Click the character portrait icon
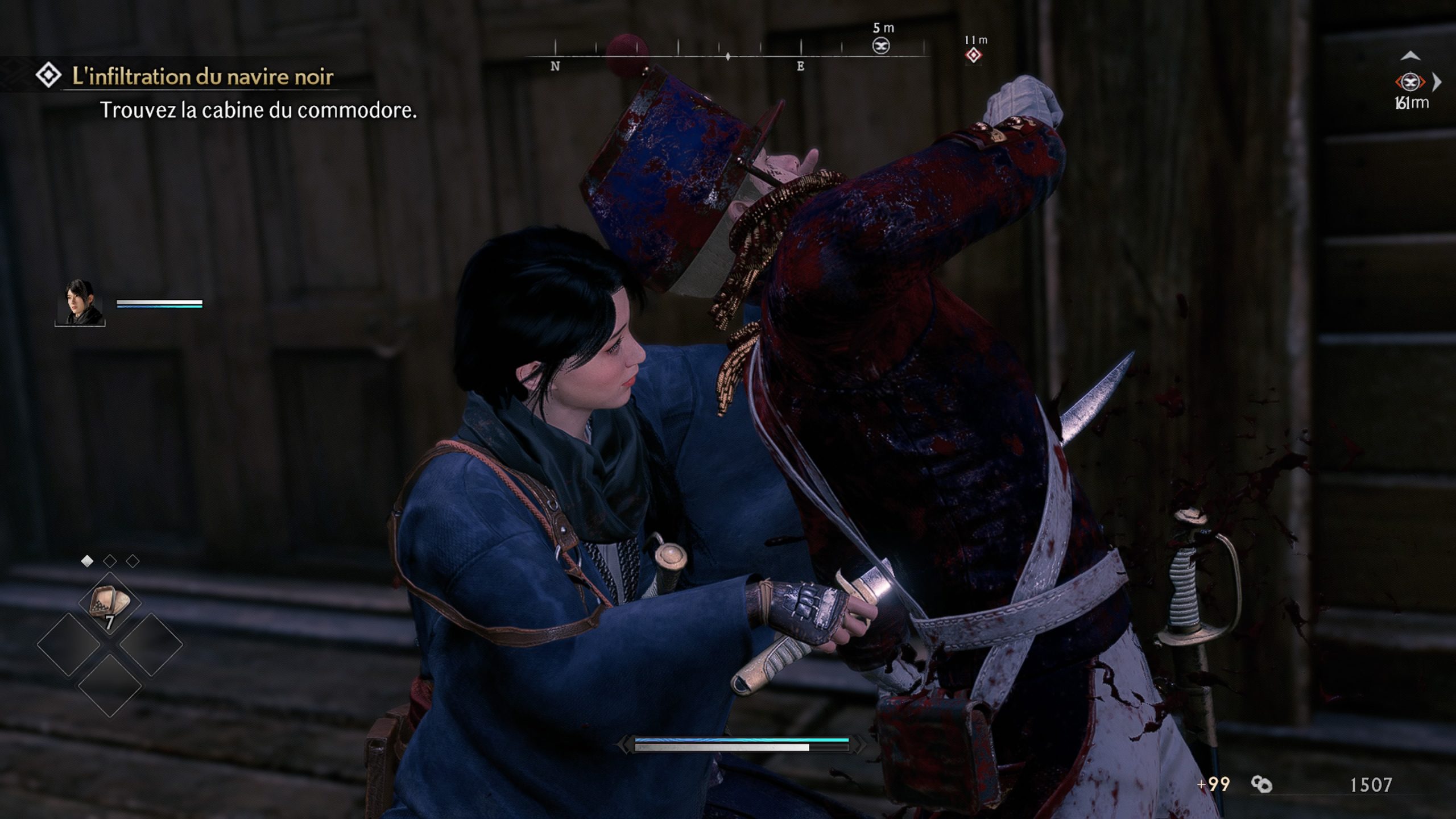 pos(80,302)
